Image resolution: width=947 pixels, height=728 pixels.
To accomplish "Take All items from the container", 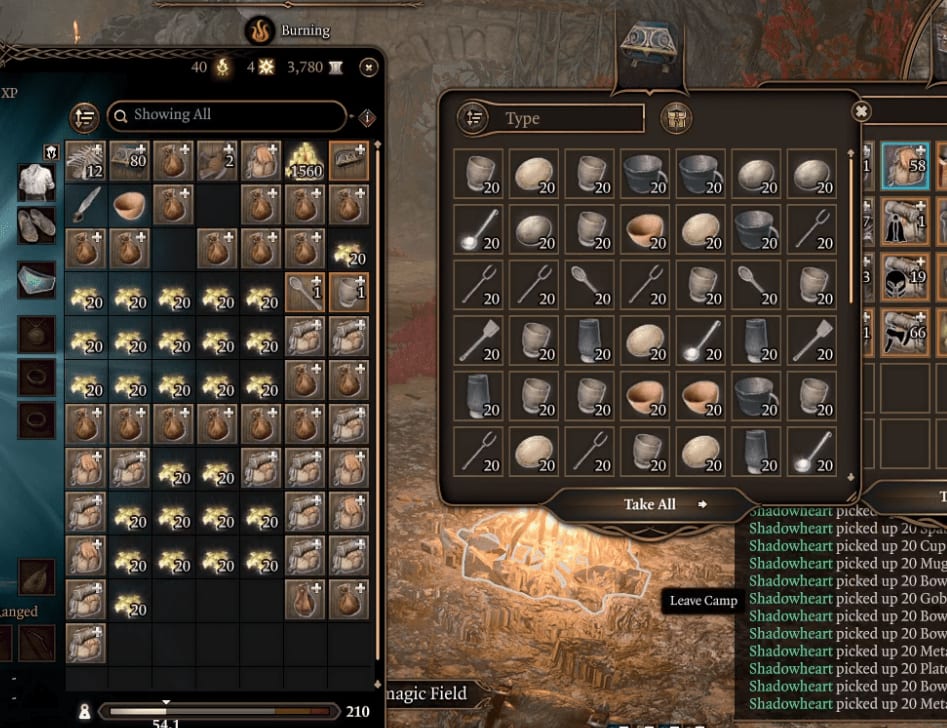I will [x=652, y=504].
